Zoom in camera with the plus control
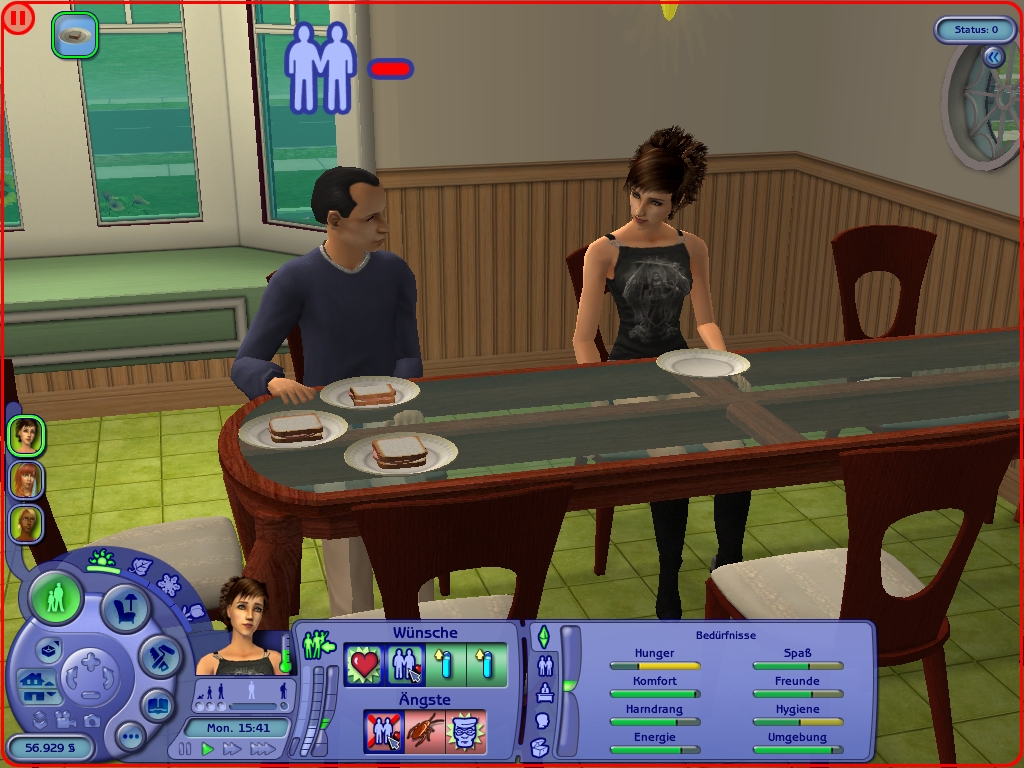This screenshot has height=768, width=1024. click(90, 661)
